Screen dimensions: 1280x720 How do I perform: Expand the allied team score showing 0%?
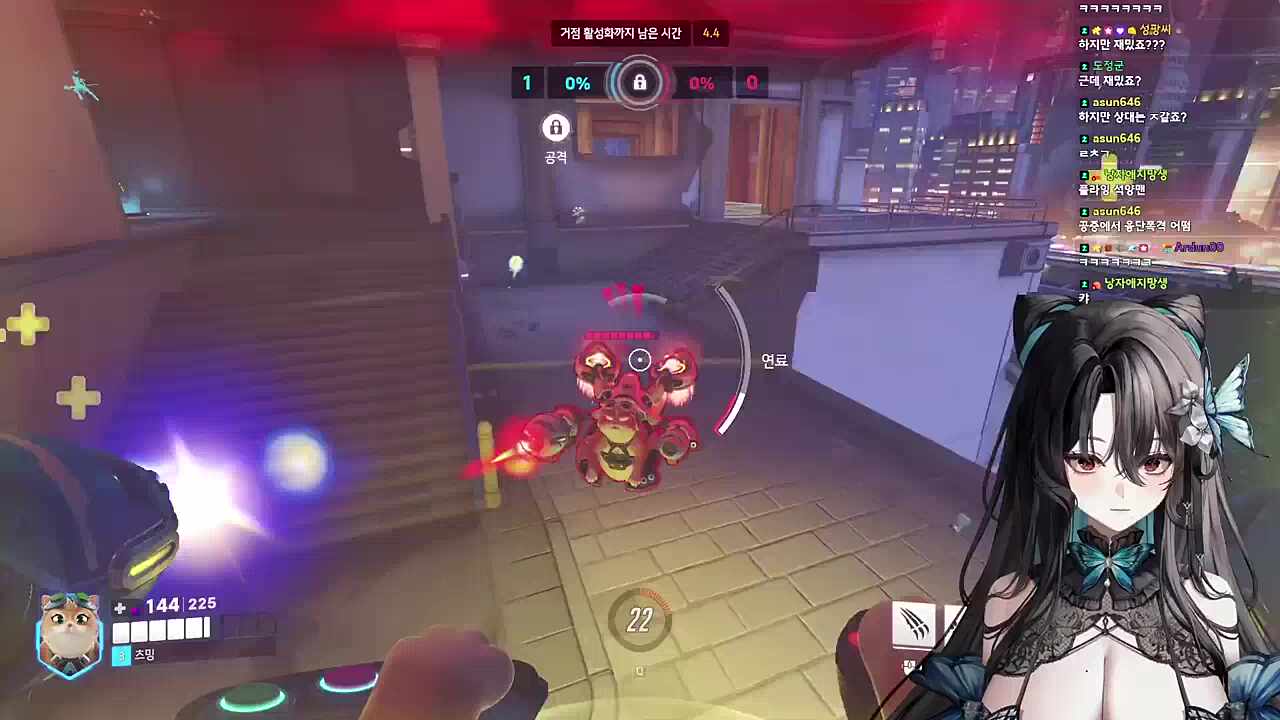576,83
